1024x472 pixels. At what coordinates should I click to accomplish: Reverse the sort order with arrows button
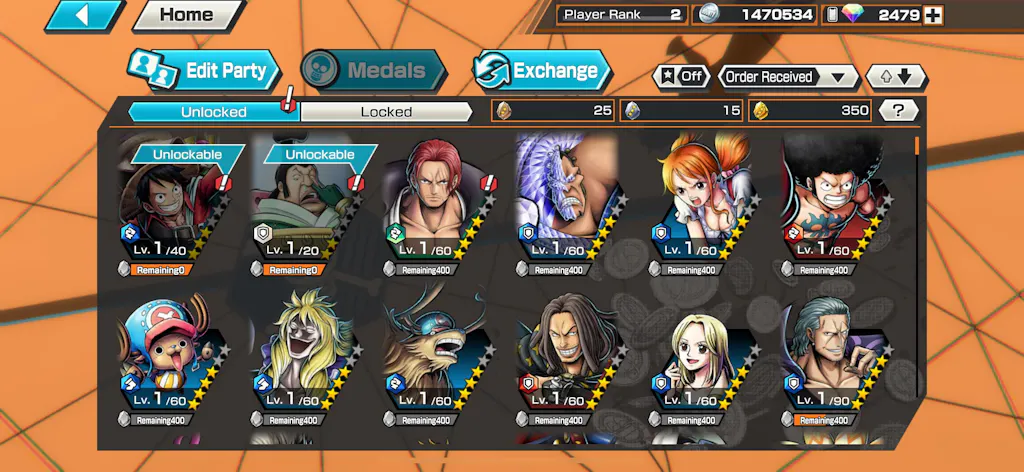tap(896, 76)
